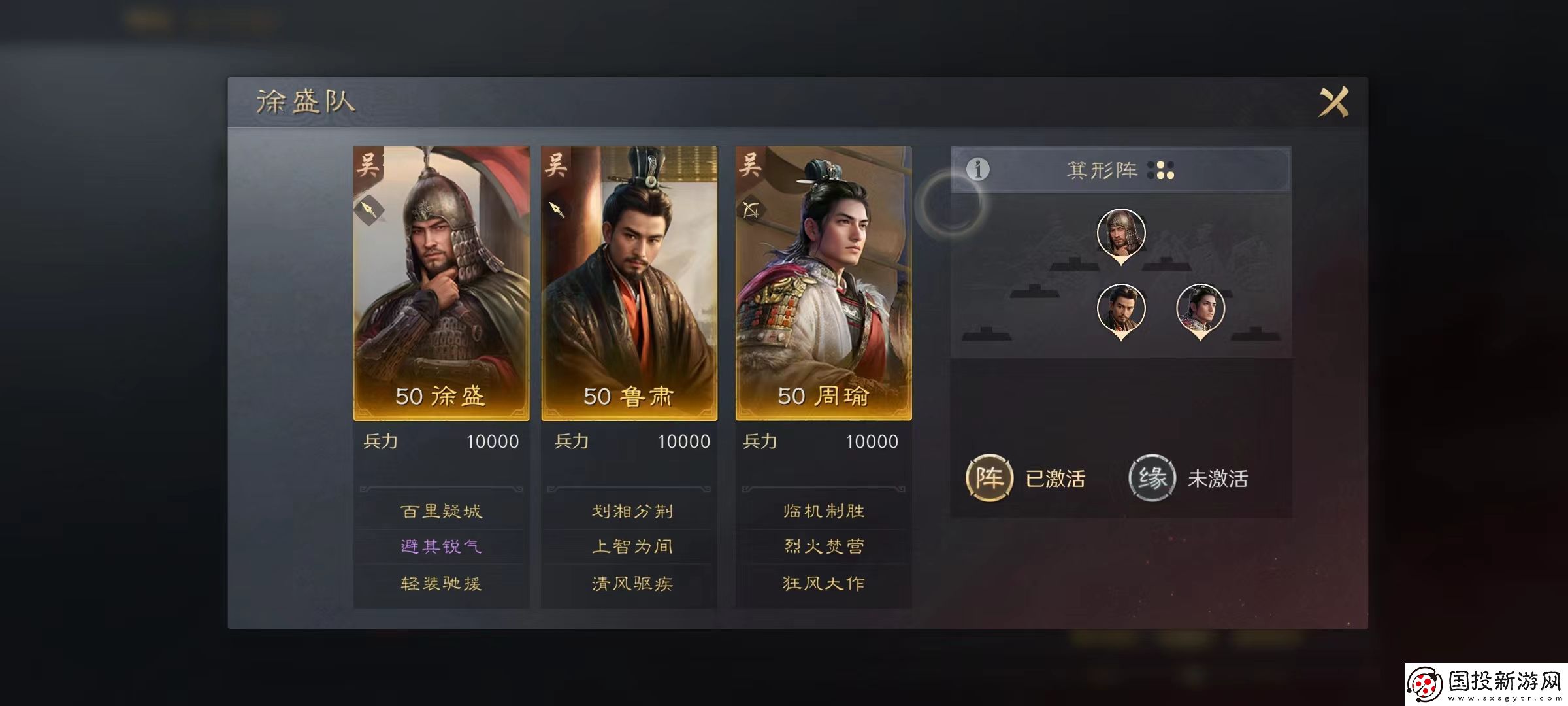
Task: Click the info icon beside 箕形阵
Action: [x=979, y=169]
